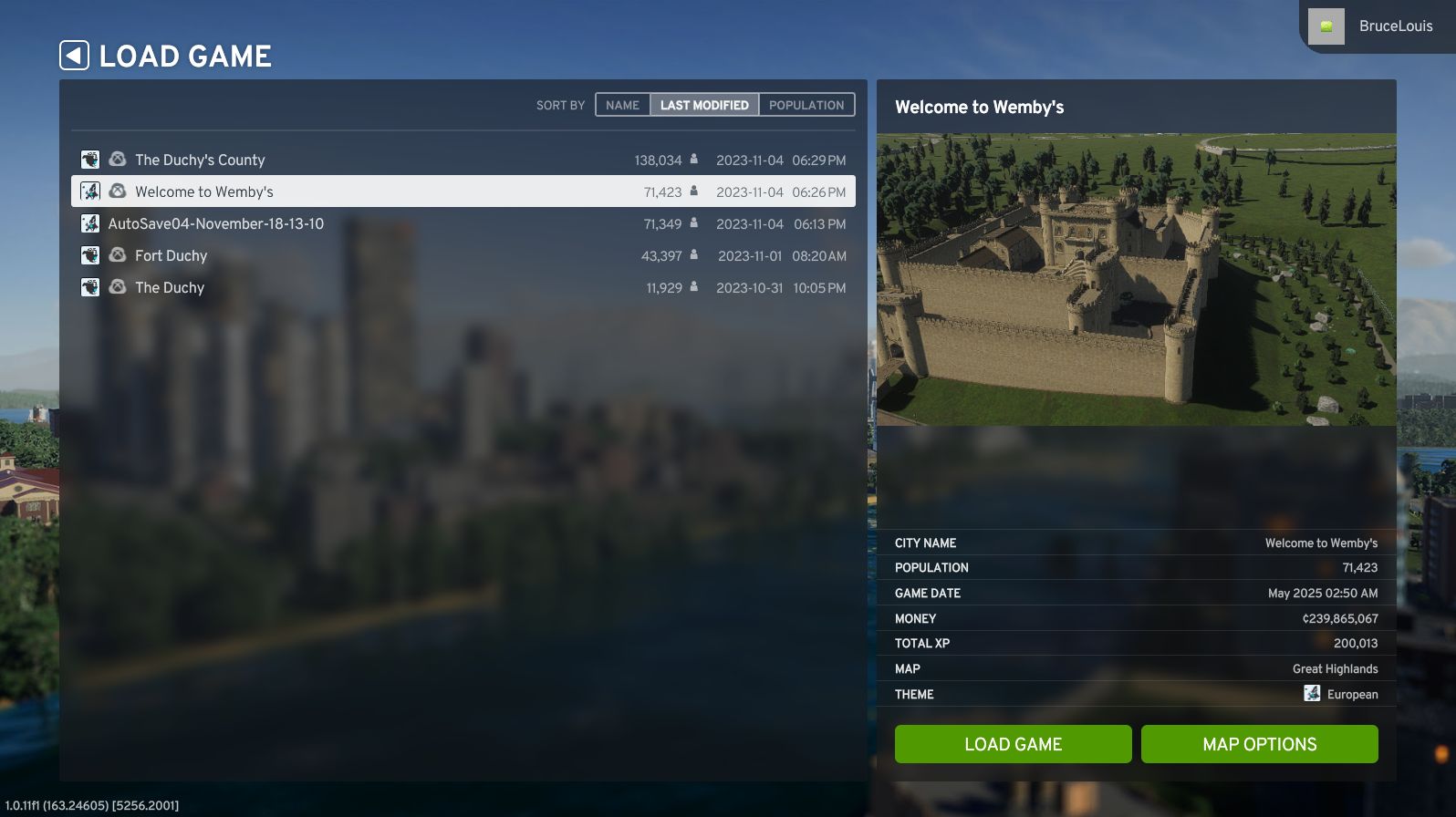The width and height of the screenshot is (1456, 817).
Task: Open MAP OPTIONS
Action: point(1259,744)
